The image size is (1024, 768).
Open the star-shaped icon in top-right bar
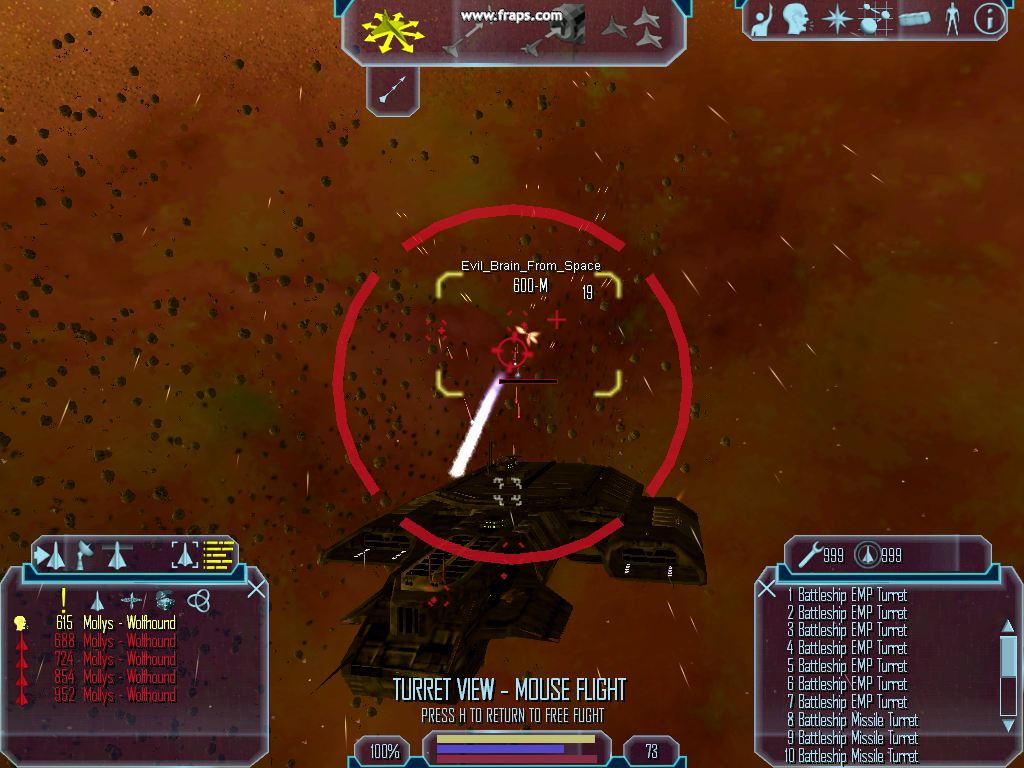(834, 19)
